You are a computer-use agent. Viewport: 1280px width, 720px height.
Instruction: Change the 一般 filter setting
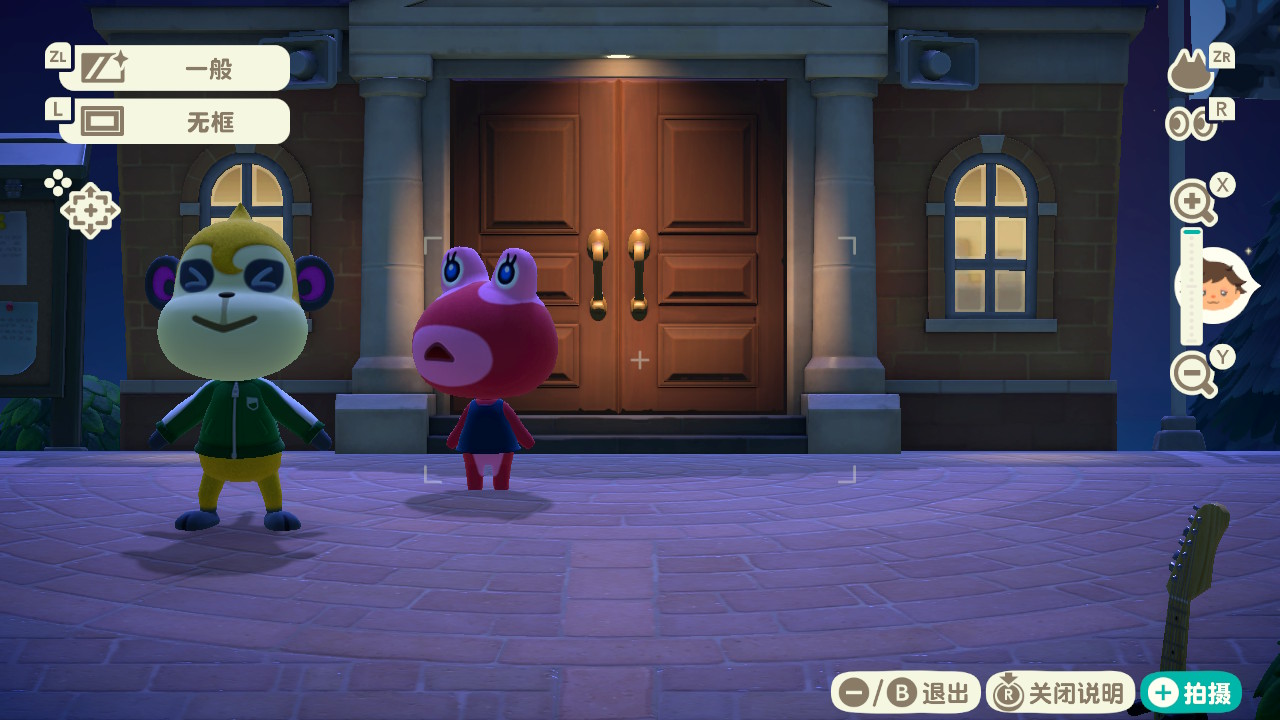175,68
